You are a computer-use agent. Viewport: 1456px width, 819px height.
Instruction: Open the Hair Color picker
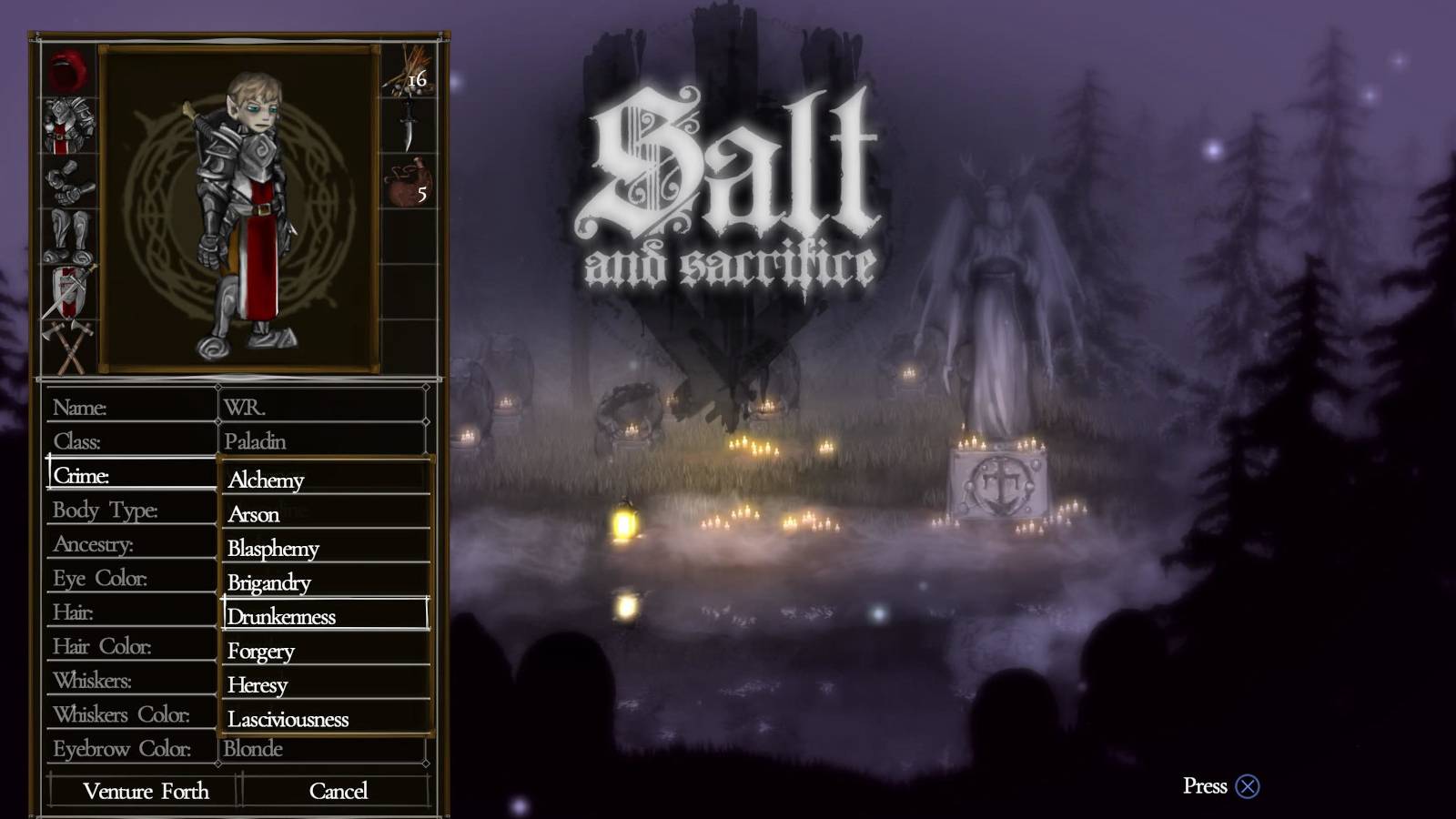pos(132,647)
